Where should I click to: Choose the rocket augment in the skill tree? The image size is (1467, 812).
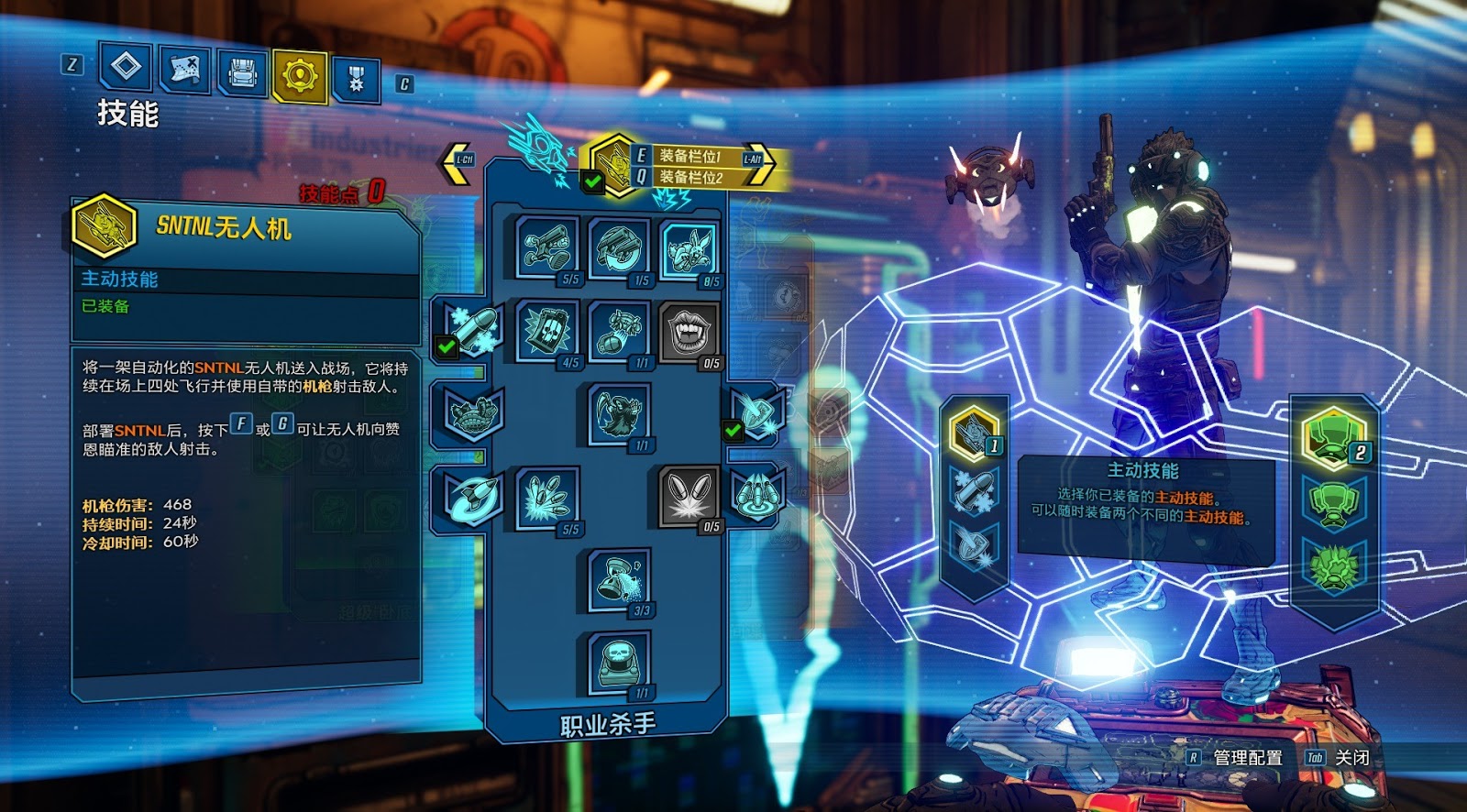471,496
